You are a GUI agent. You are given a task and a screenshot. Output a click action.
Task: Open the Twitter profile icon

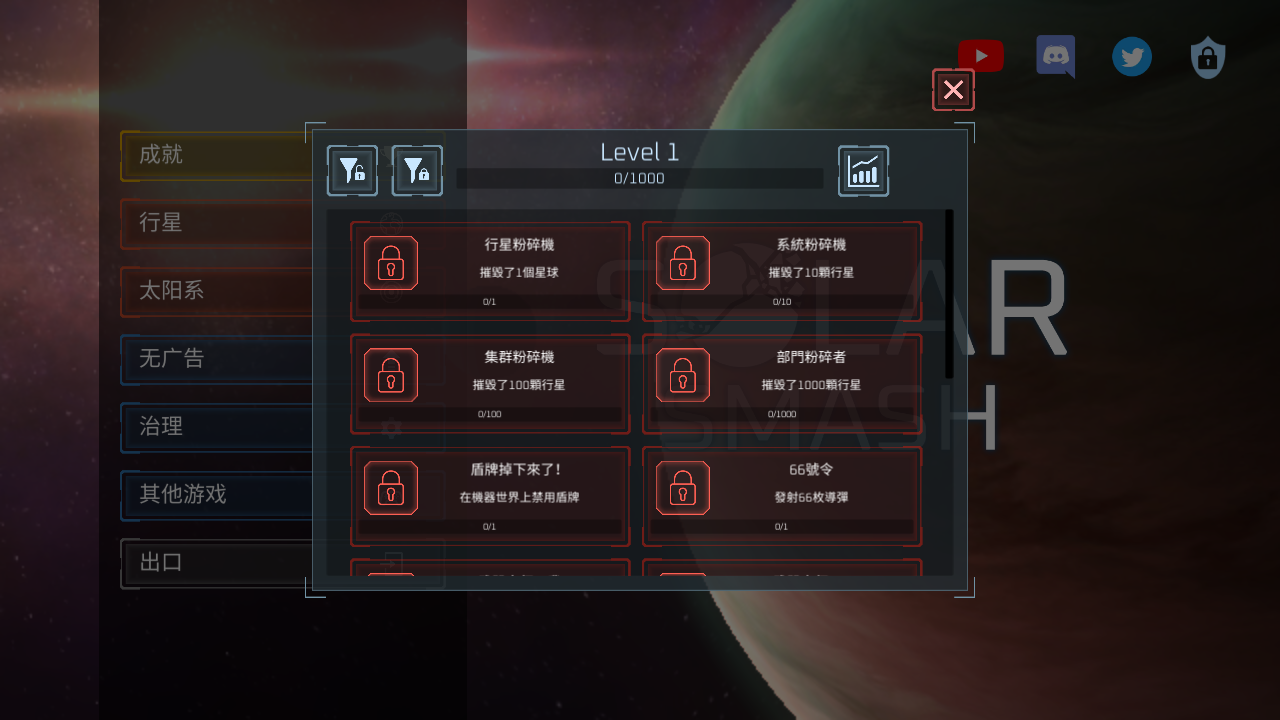coord(1132,56)
